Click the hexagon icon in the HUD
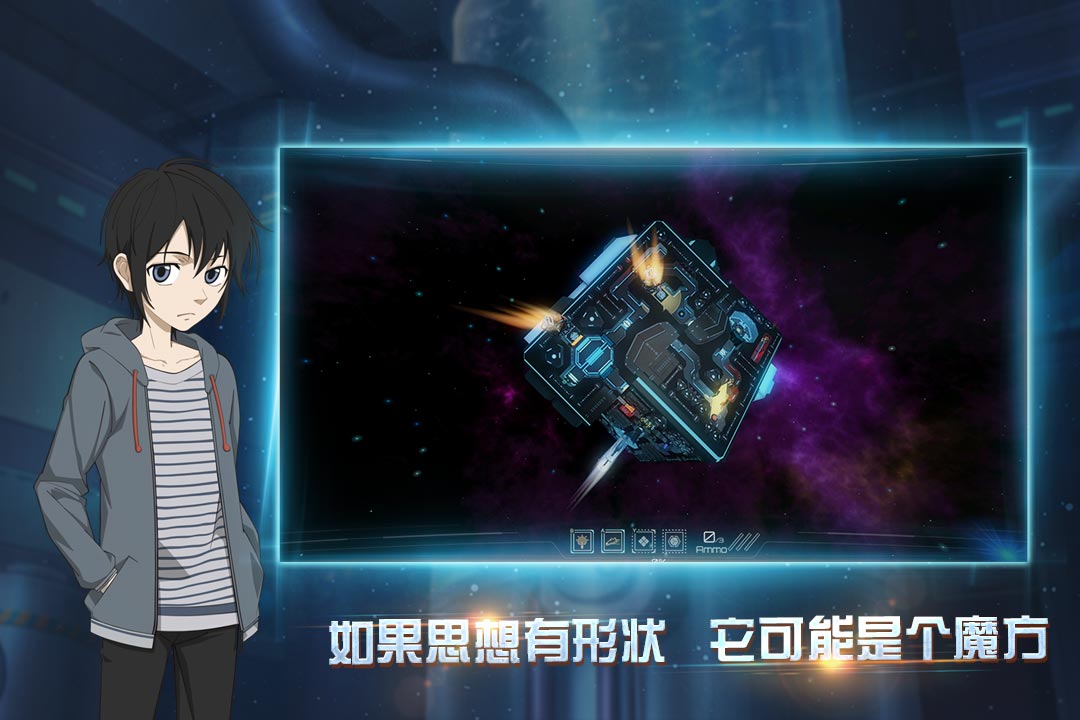 (x=674, y=541)
